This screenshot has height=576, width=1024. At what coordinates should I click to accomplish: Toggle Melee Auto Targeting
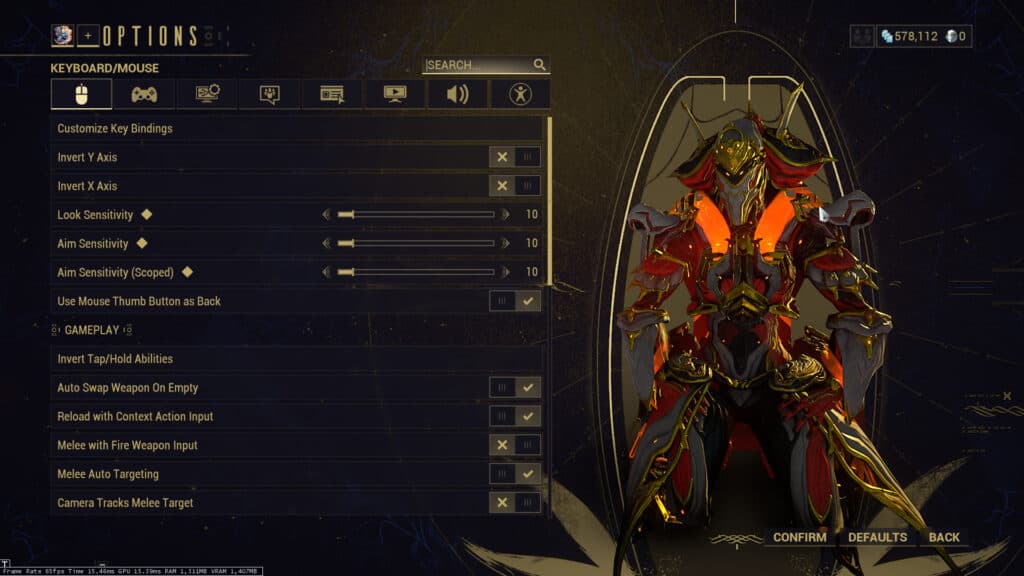515,474
